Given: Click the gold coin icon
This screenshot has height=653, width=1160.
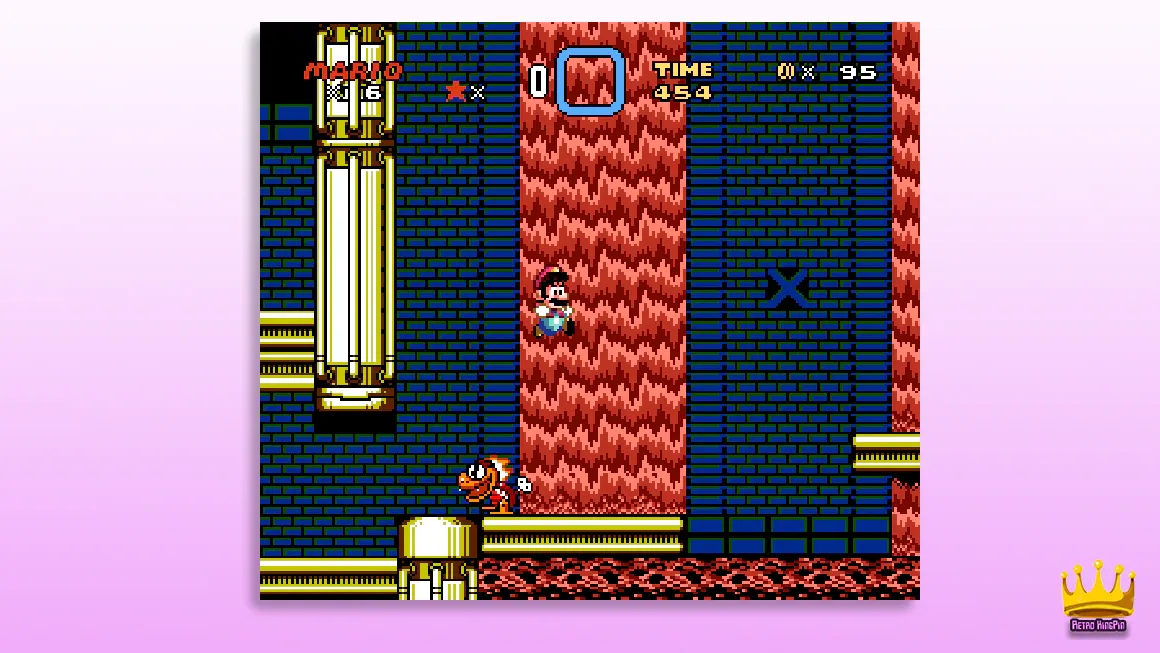Looking at the screenshot, I should coord(786,72).
